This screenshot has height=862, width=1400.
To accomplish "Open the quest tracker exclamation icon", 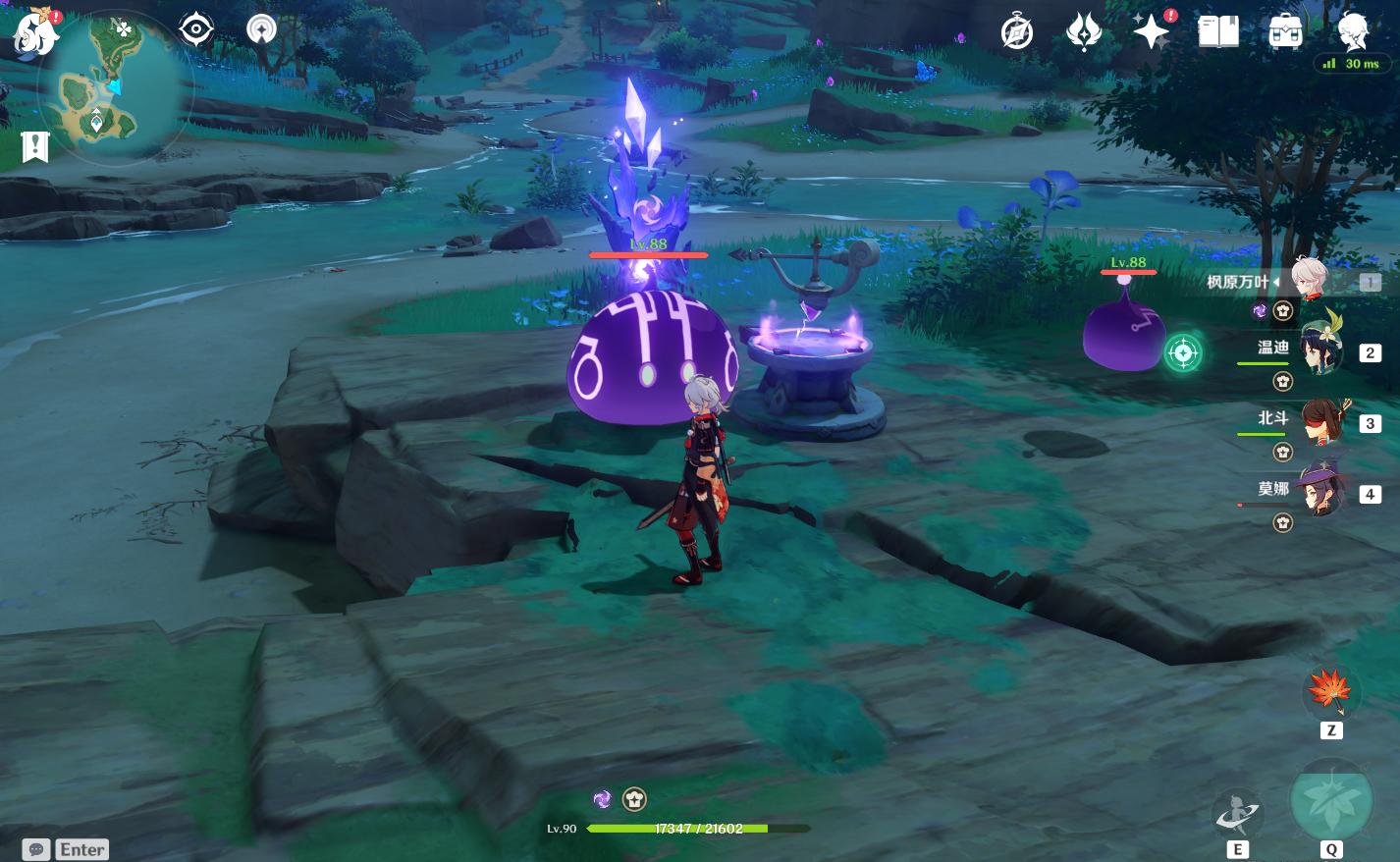I will coord(35,147).
